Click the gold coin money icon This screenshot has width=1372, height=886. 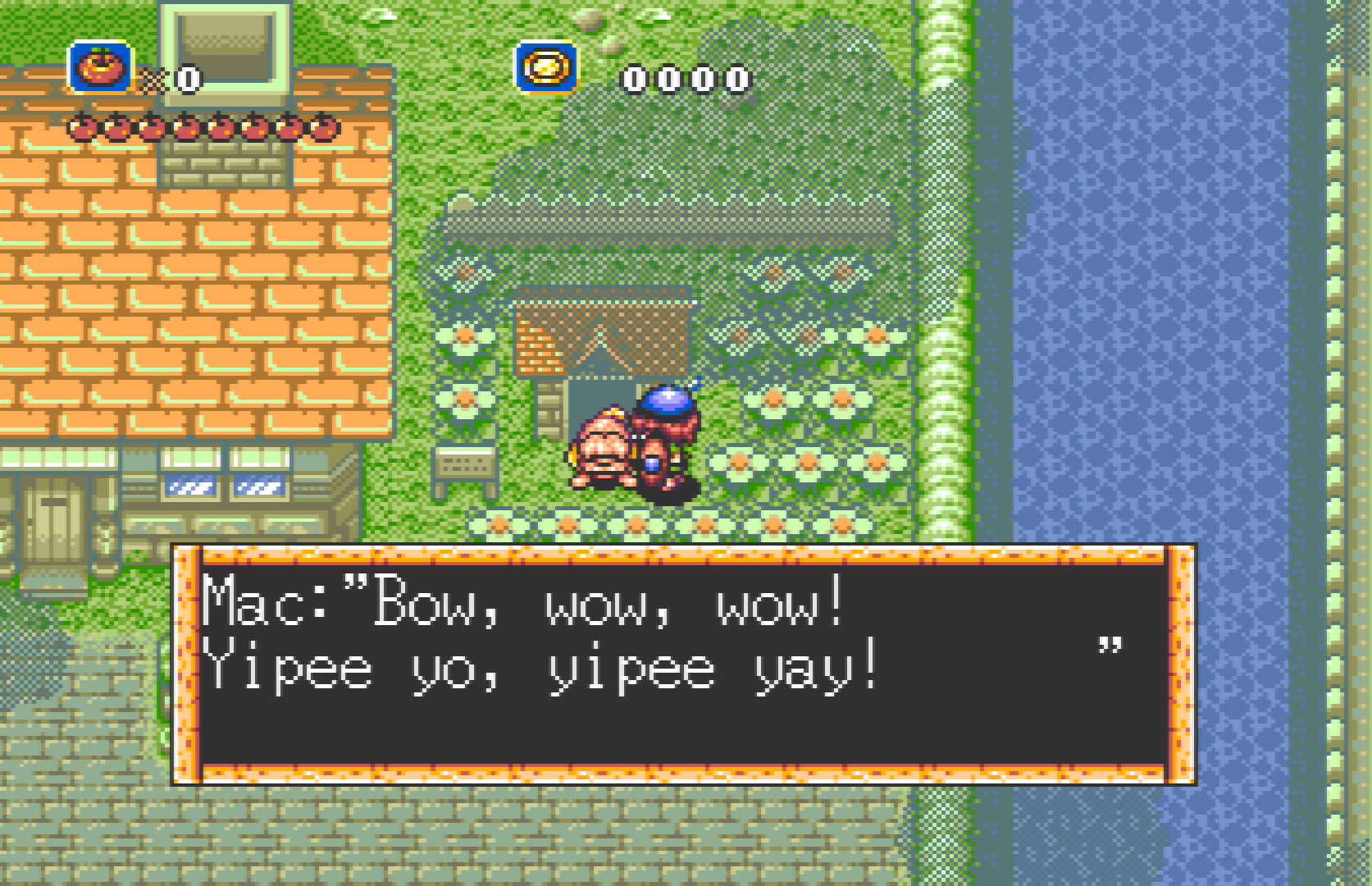[546, 67]
